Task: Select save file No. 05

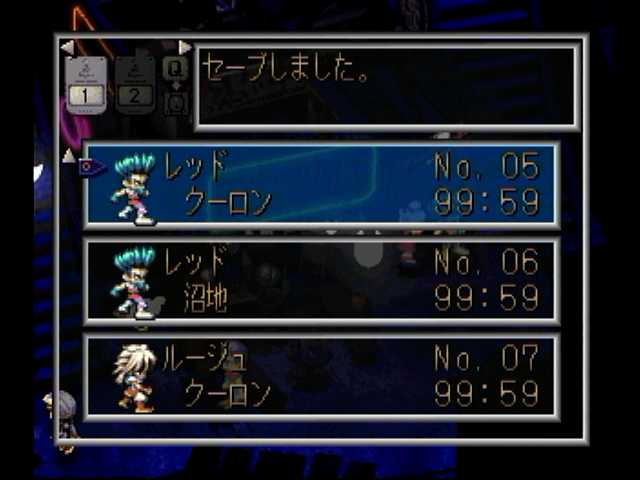Action: pyautogui.click(x=321, y=184)
